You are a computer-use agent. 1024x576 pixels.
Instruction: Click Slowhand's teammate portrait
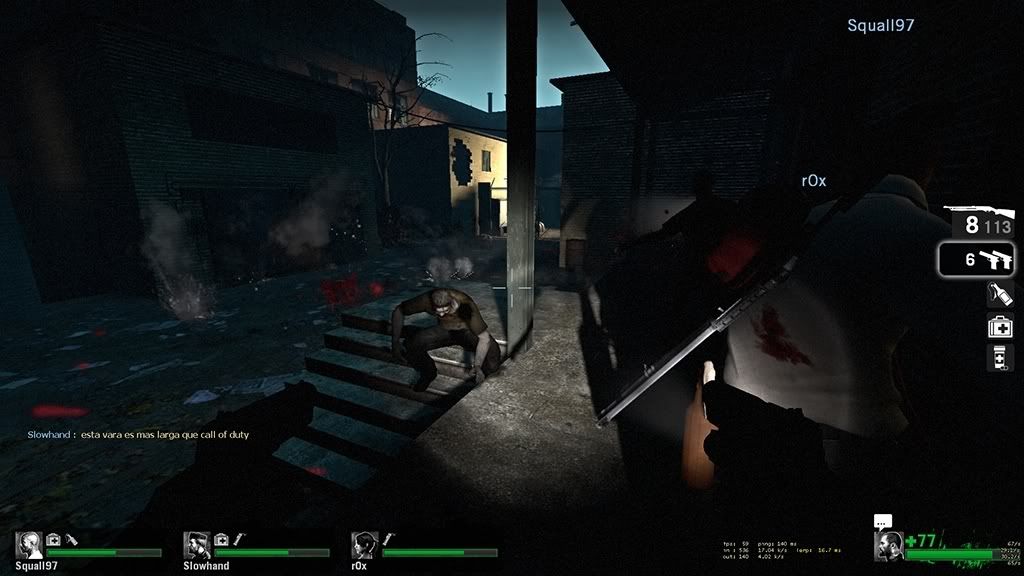pos(197,545)
